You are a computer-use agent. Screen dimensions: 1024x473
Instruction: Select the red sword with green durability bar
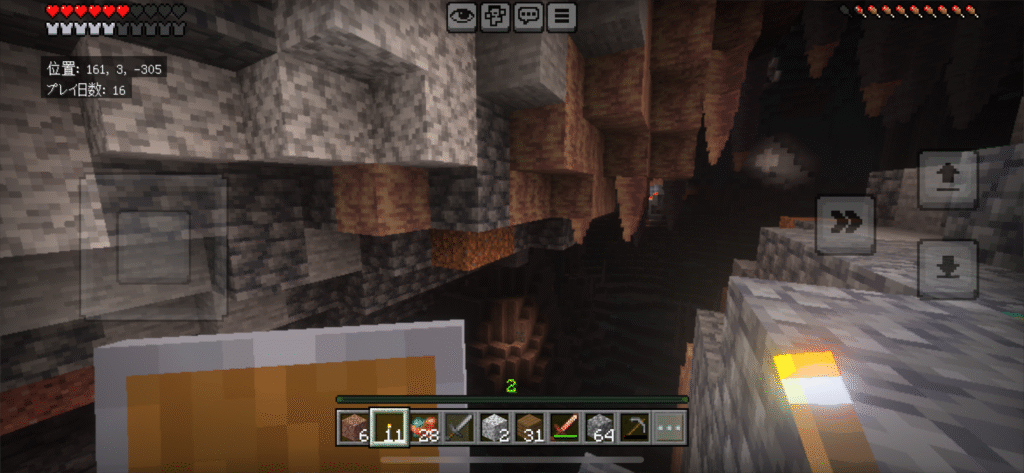pos(564,427)
